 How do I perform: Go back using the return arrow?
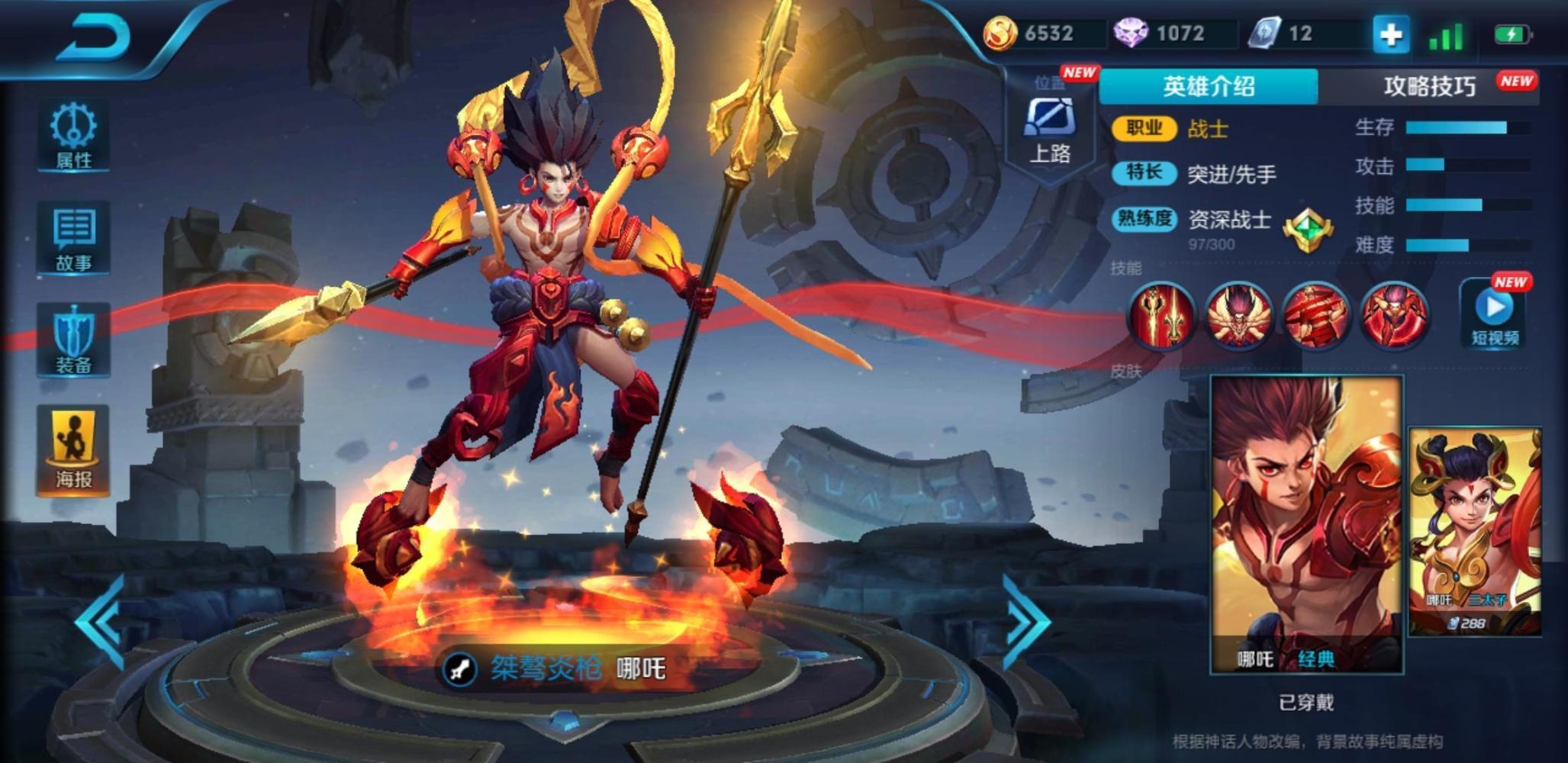93,37
